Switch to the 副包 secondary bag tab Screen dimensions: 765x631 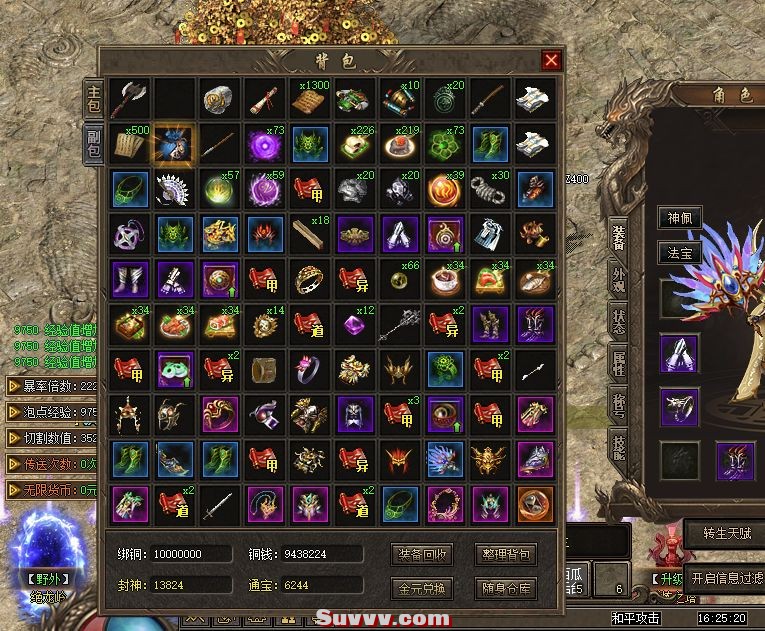[x=92, y=142]
